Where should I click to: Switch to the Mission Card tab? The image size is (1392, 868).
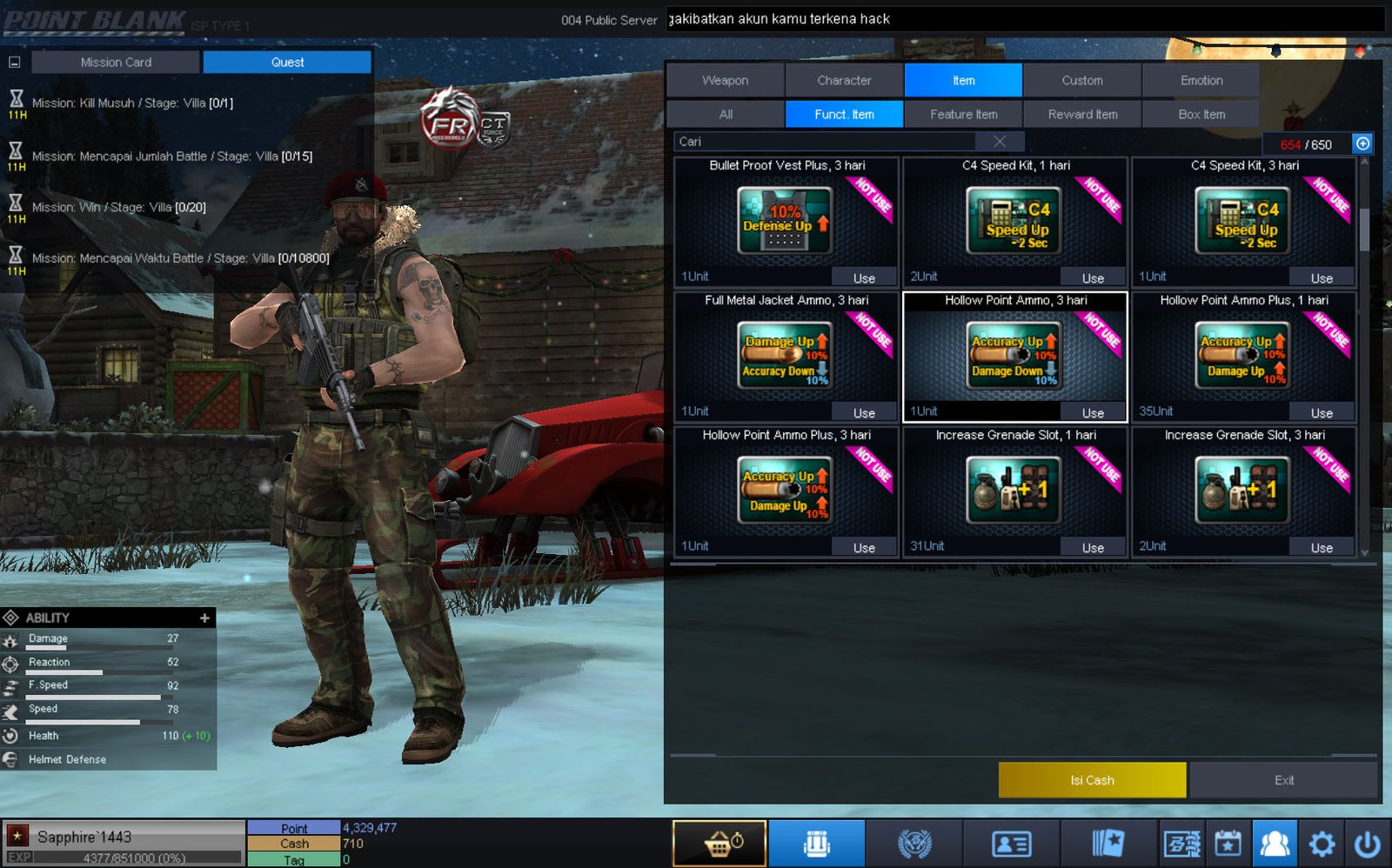pyautogui.click(x=116, y=63)
